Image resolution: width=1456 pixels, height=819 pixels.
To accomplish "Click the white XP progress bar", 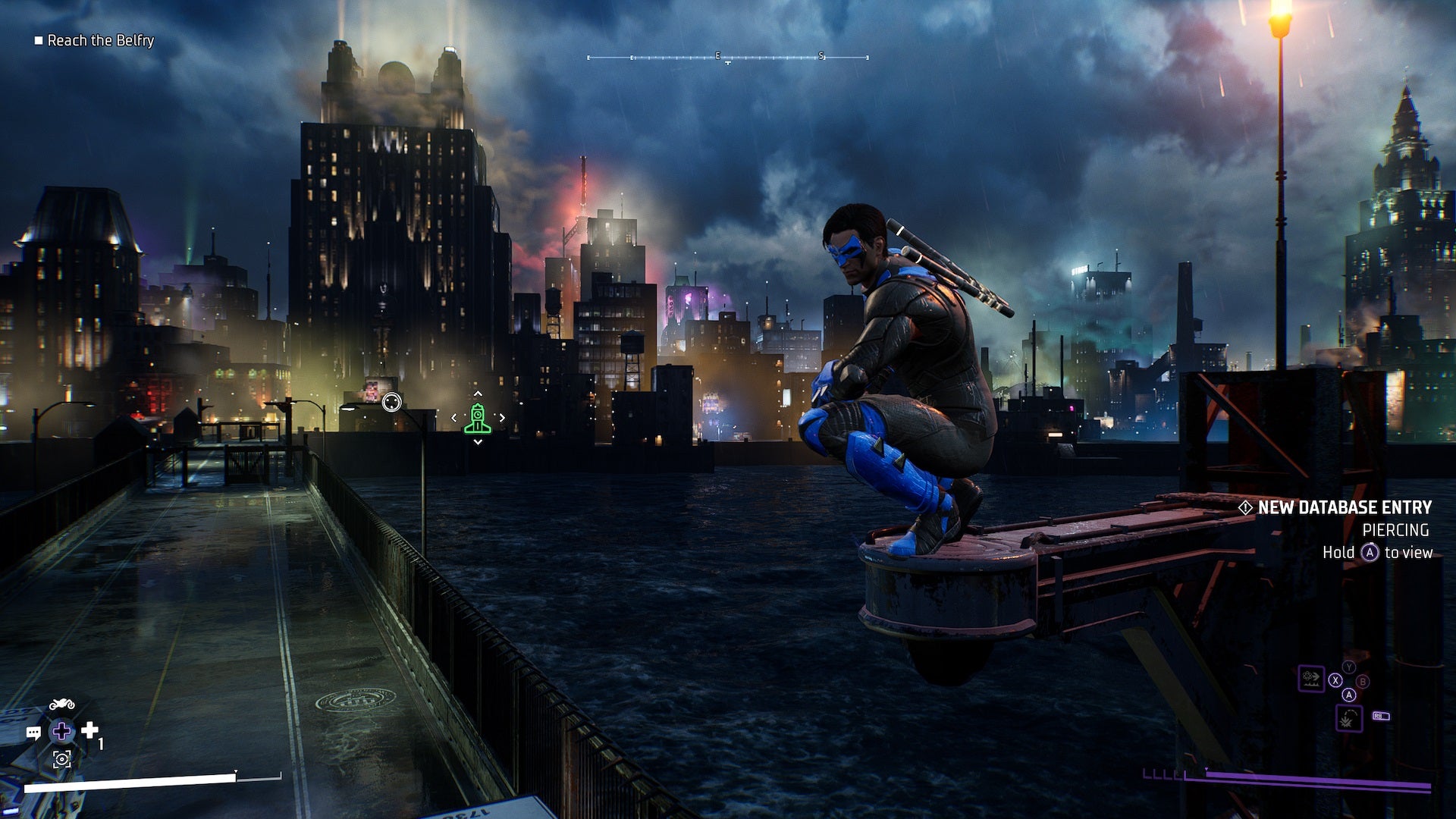I will (129, 786).
